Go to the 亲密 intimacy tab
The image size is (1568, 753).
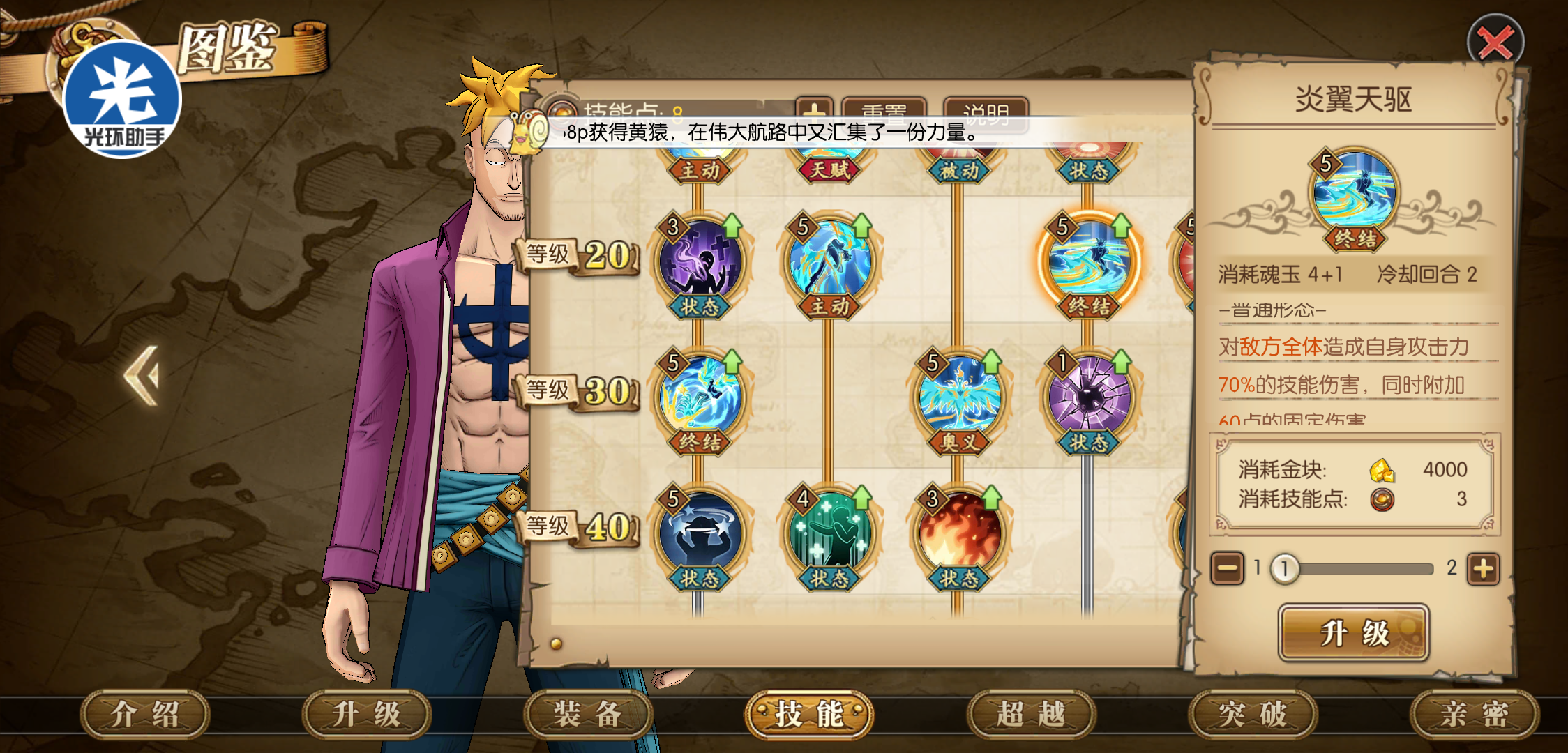tap(1474, 714)
